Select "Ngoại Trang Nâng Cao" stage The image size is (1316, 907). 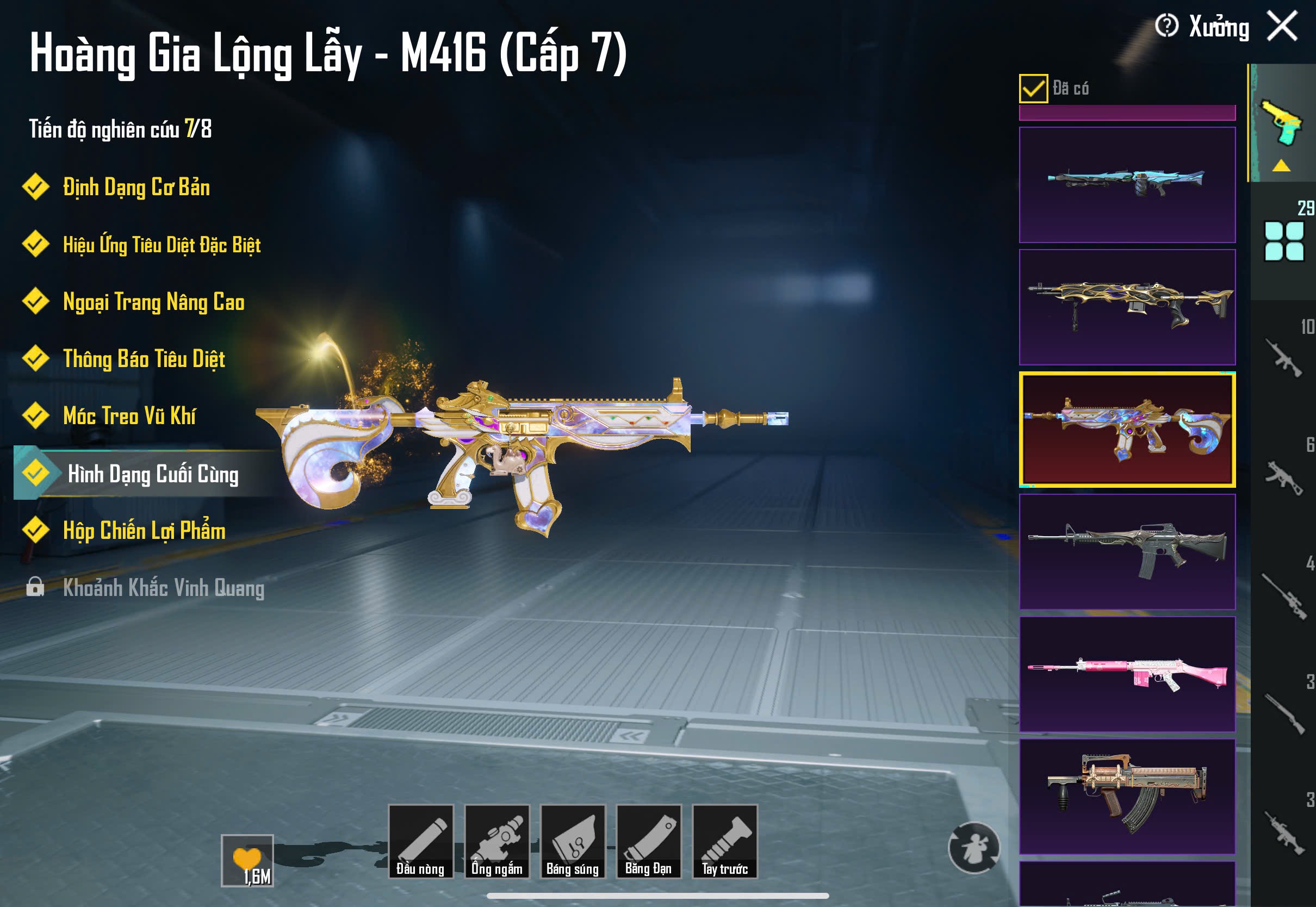point(153,302)
